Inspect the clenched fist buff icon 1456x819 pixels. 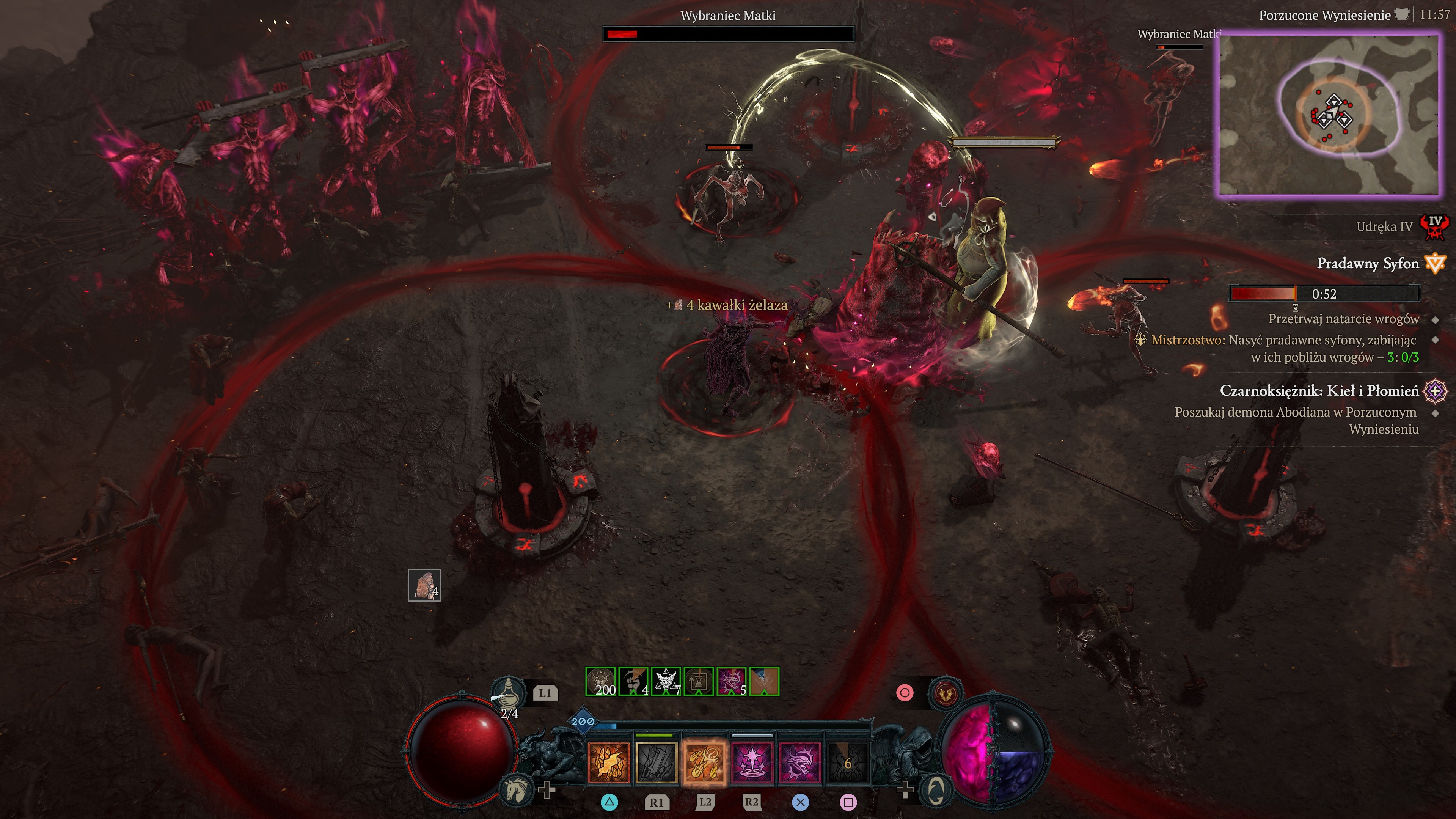[634, 682]
